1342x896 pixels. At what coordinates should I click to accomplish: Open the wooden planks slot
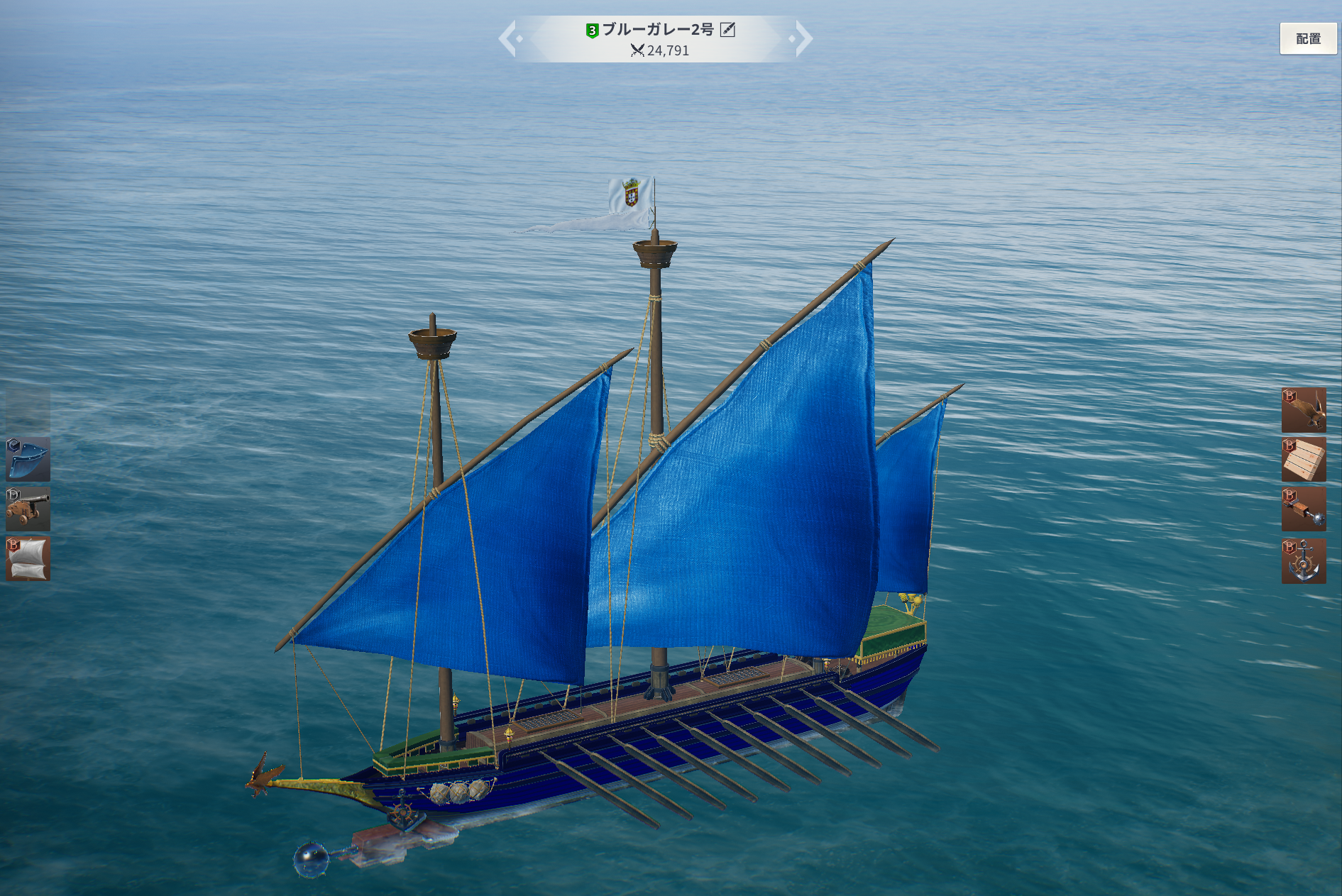(1303, 459)
